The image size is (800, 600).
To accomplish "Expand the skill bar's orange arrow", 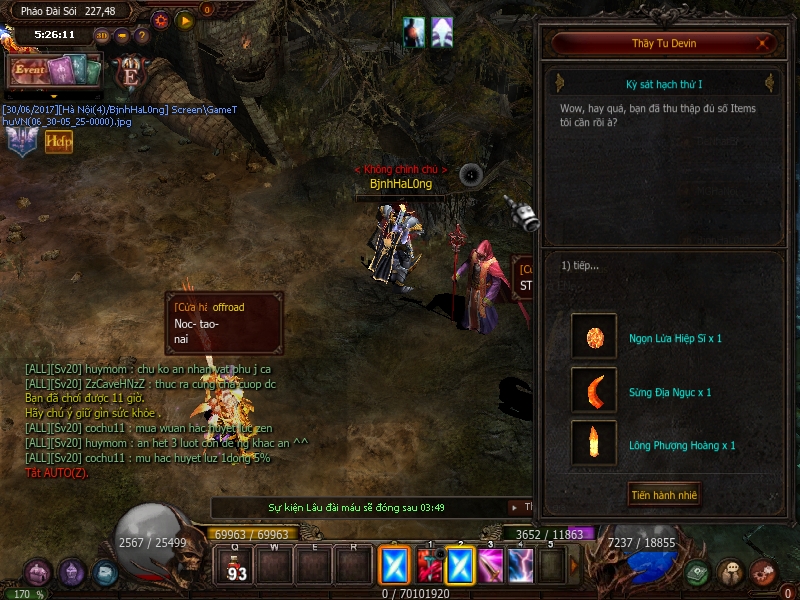I will point(574,566).
